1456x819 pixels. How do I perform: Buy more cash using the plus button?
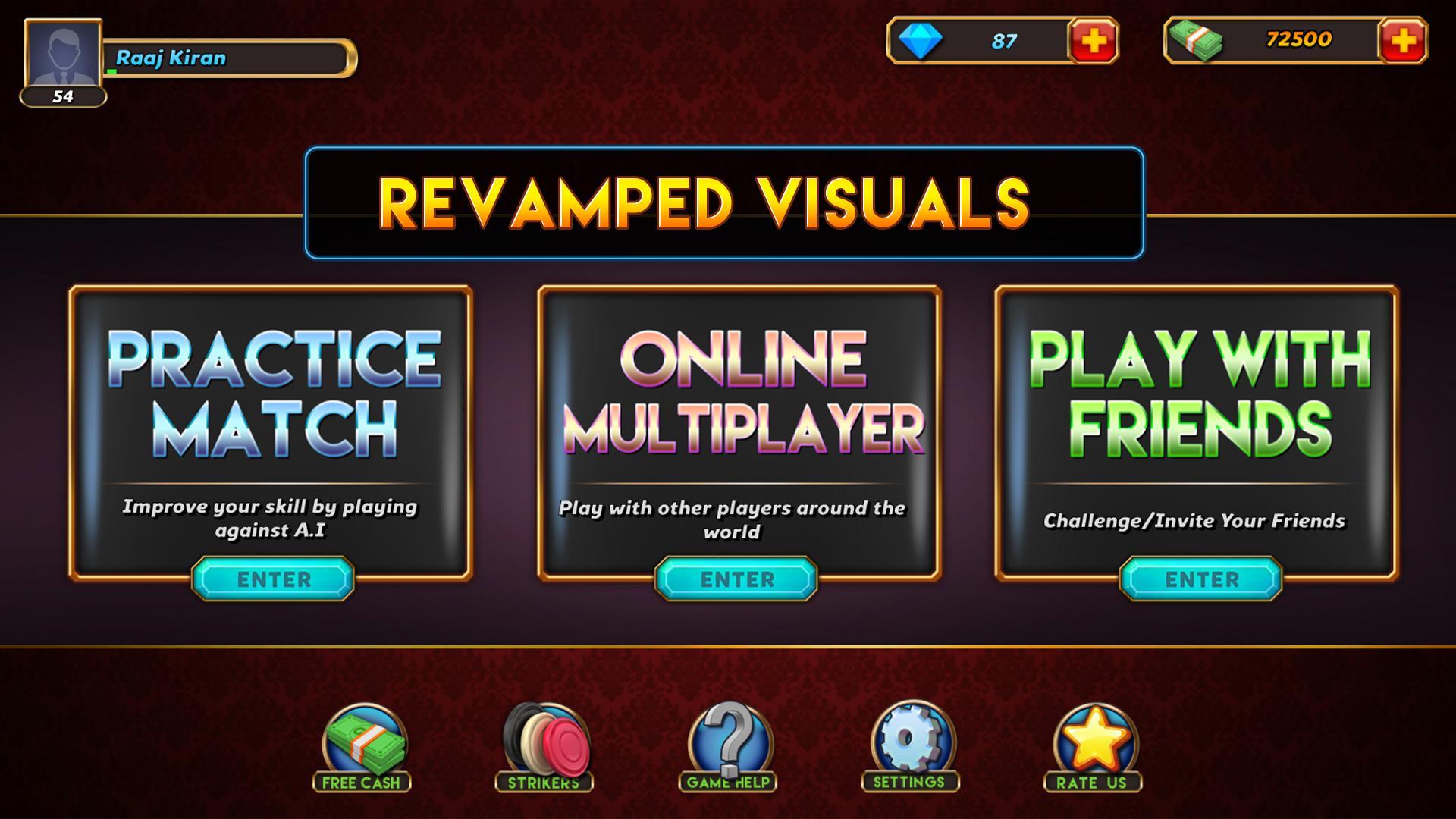1403,41
